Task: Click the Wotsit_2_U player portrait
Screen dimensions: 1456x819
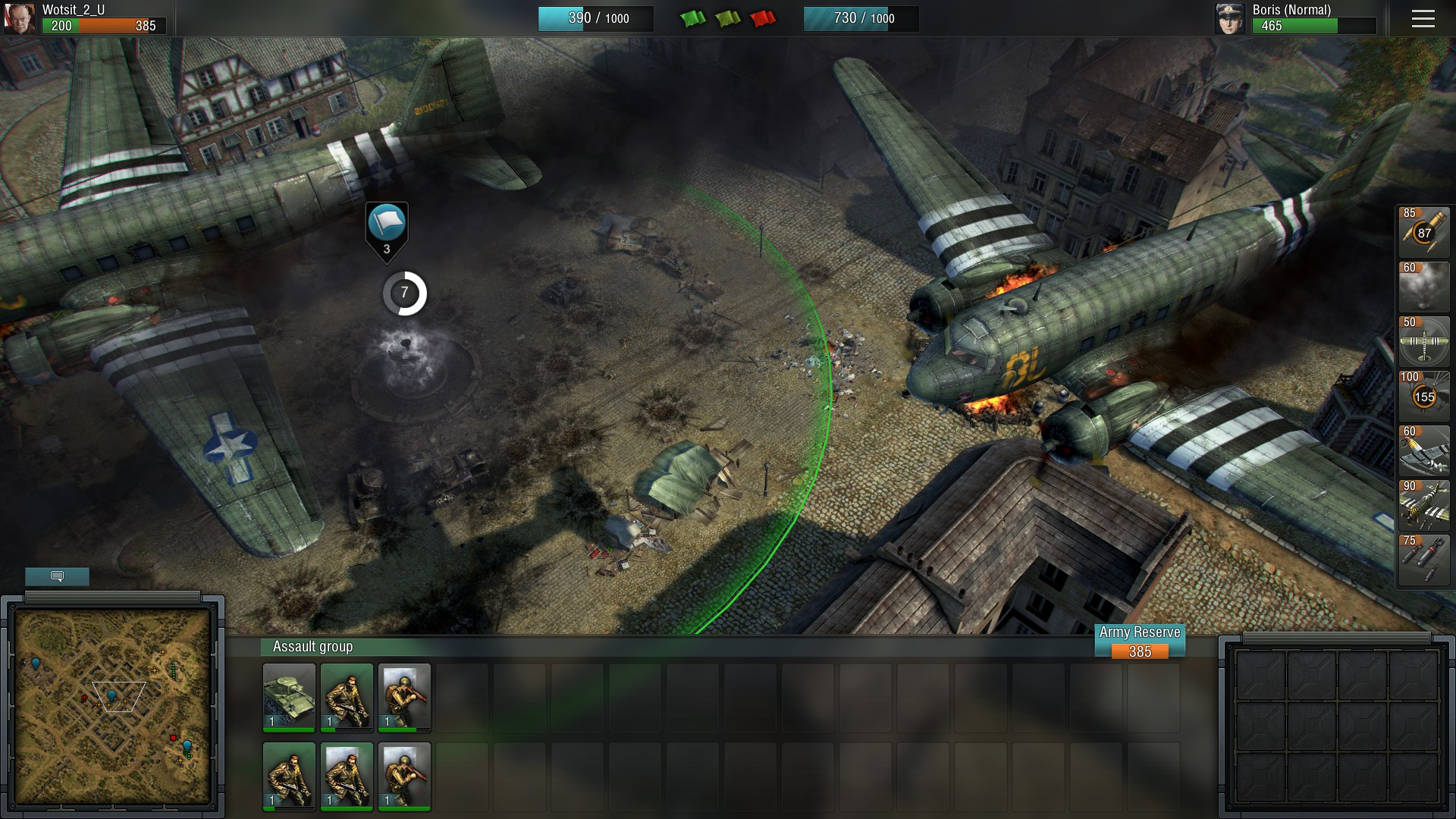Action: coord(19,18)
